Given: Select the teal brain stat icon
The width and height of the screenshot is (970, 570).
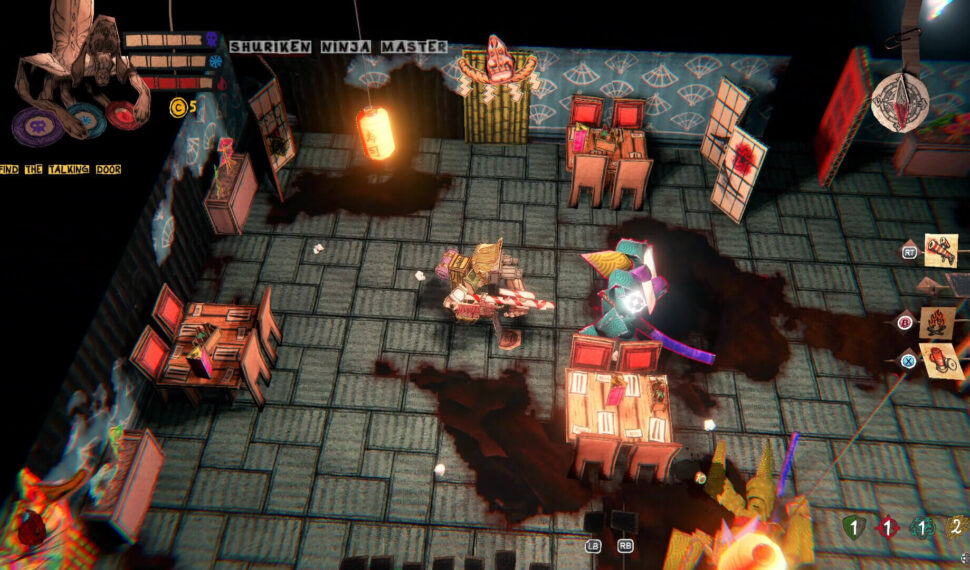Looking at the screenshot, I should (922, 527).
